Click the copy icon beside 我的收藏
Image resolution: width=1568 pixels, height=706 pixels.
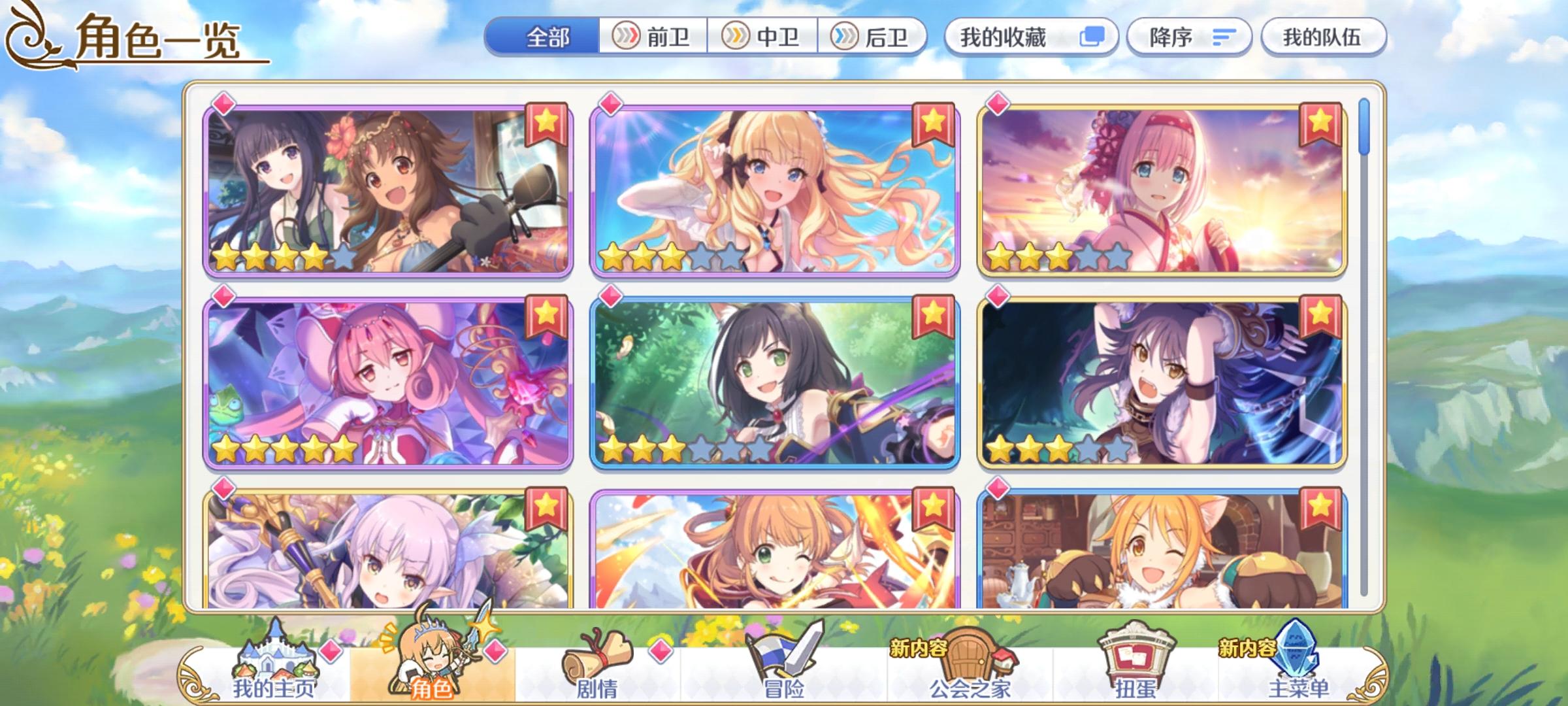(x=1094, y=39)
